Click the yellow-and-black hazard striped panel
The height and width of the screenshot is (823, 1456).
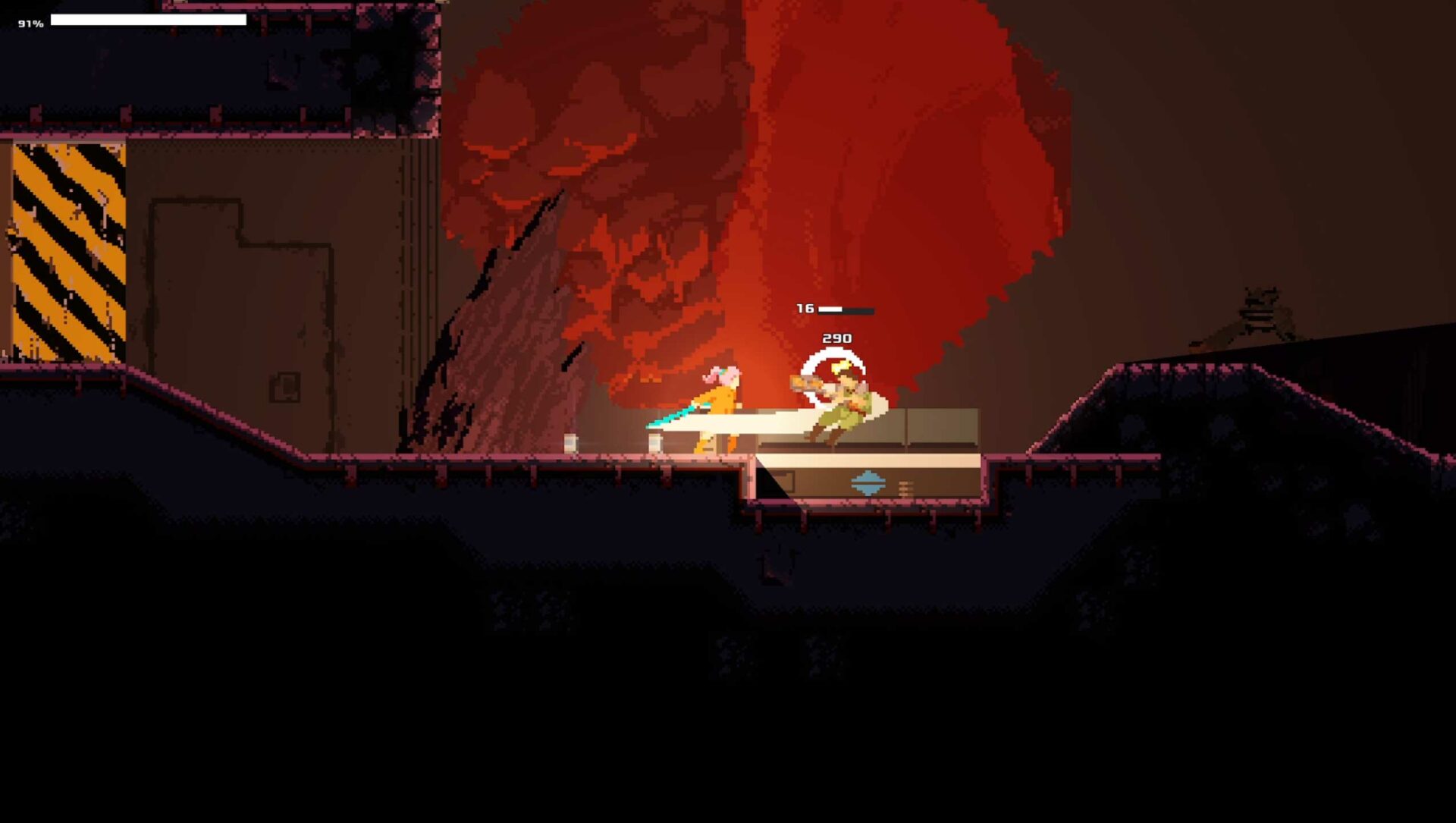(68, 250)
